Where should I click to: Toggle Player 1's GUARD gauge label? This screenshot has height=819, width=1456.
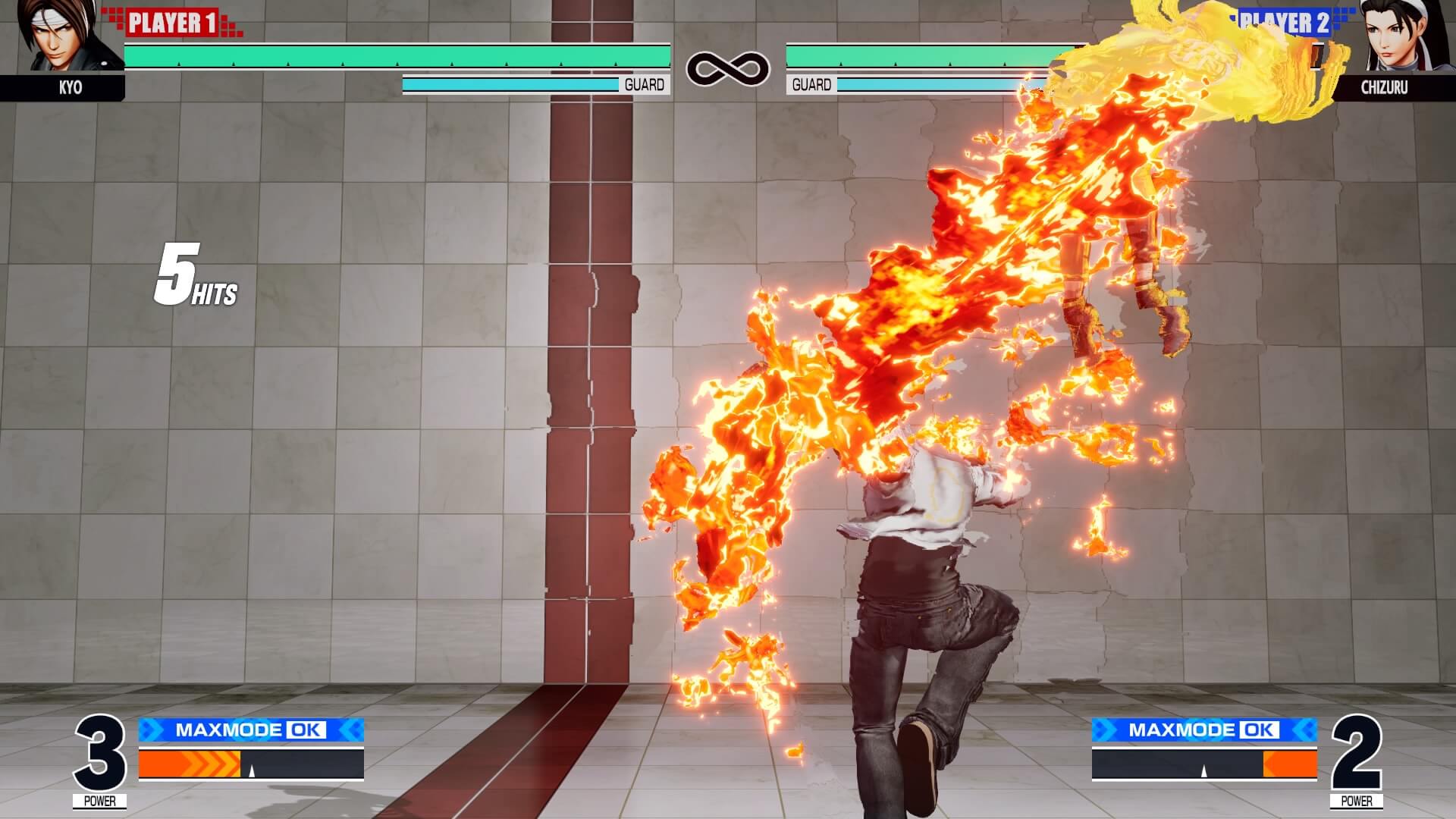(x=644, y=85)
